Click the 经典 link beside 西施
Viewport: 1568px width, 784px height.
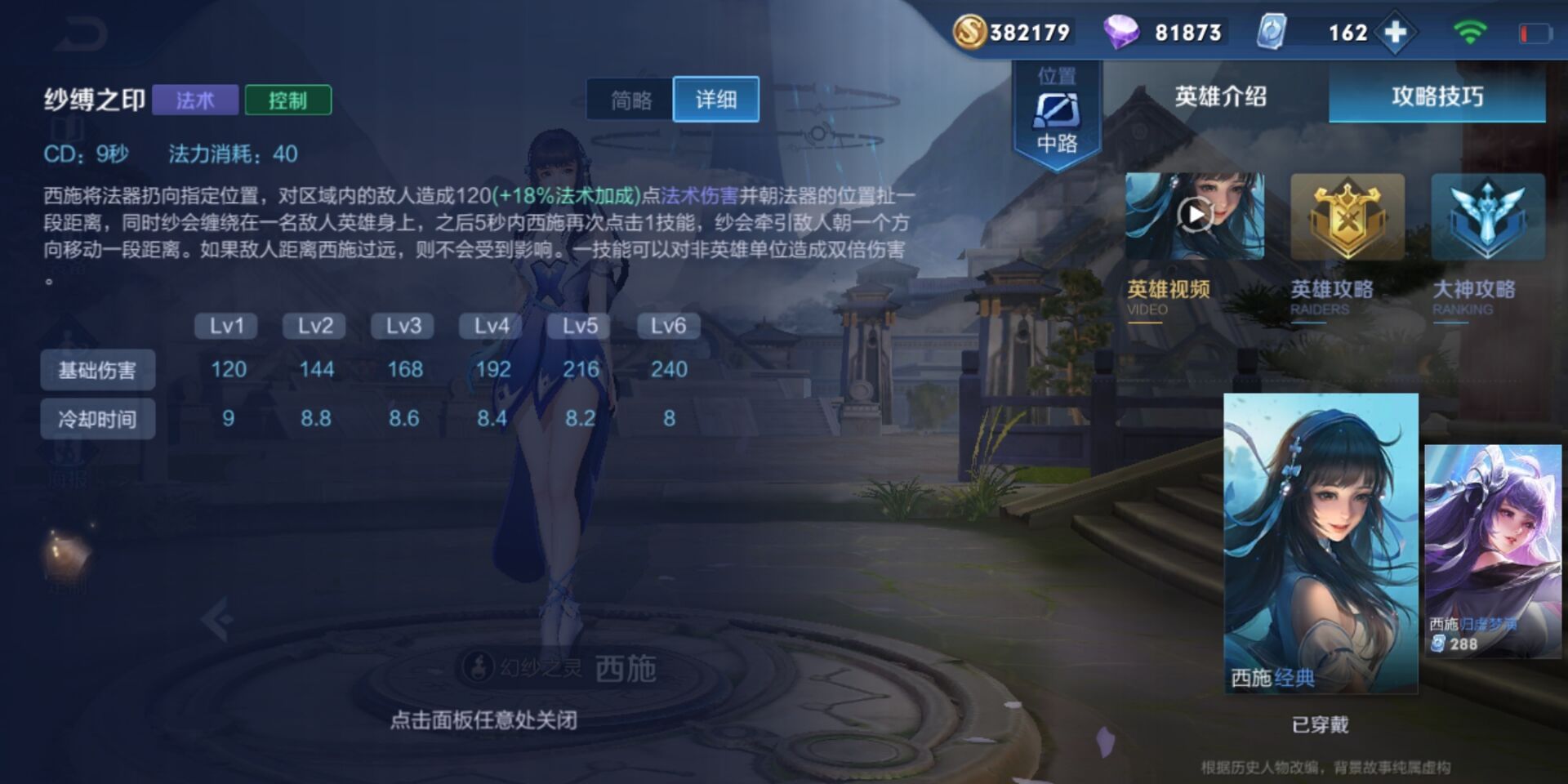pyautogui.click(x=1294, y=678)
